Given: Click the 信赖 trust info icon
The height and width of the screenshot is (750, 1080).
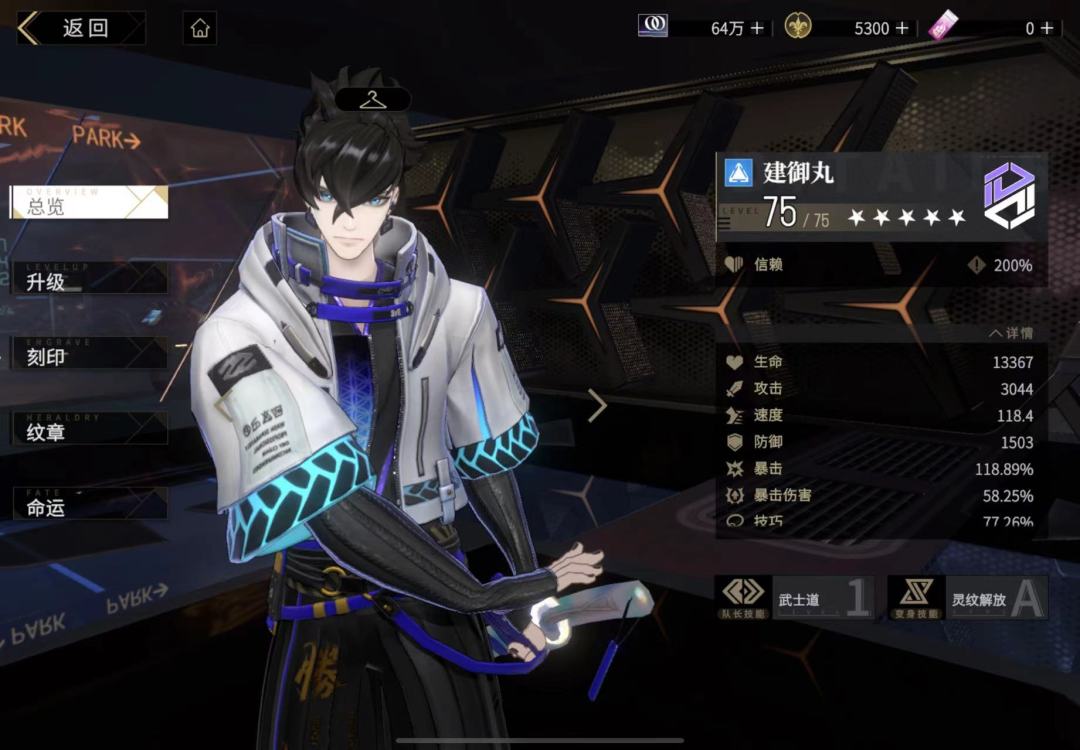Looking at the screenshot, I should pyautogui.click(x=977, y=265).
